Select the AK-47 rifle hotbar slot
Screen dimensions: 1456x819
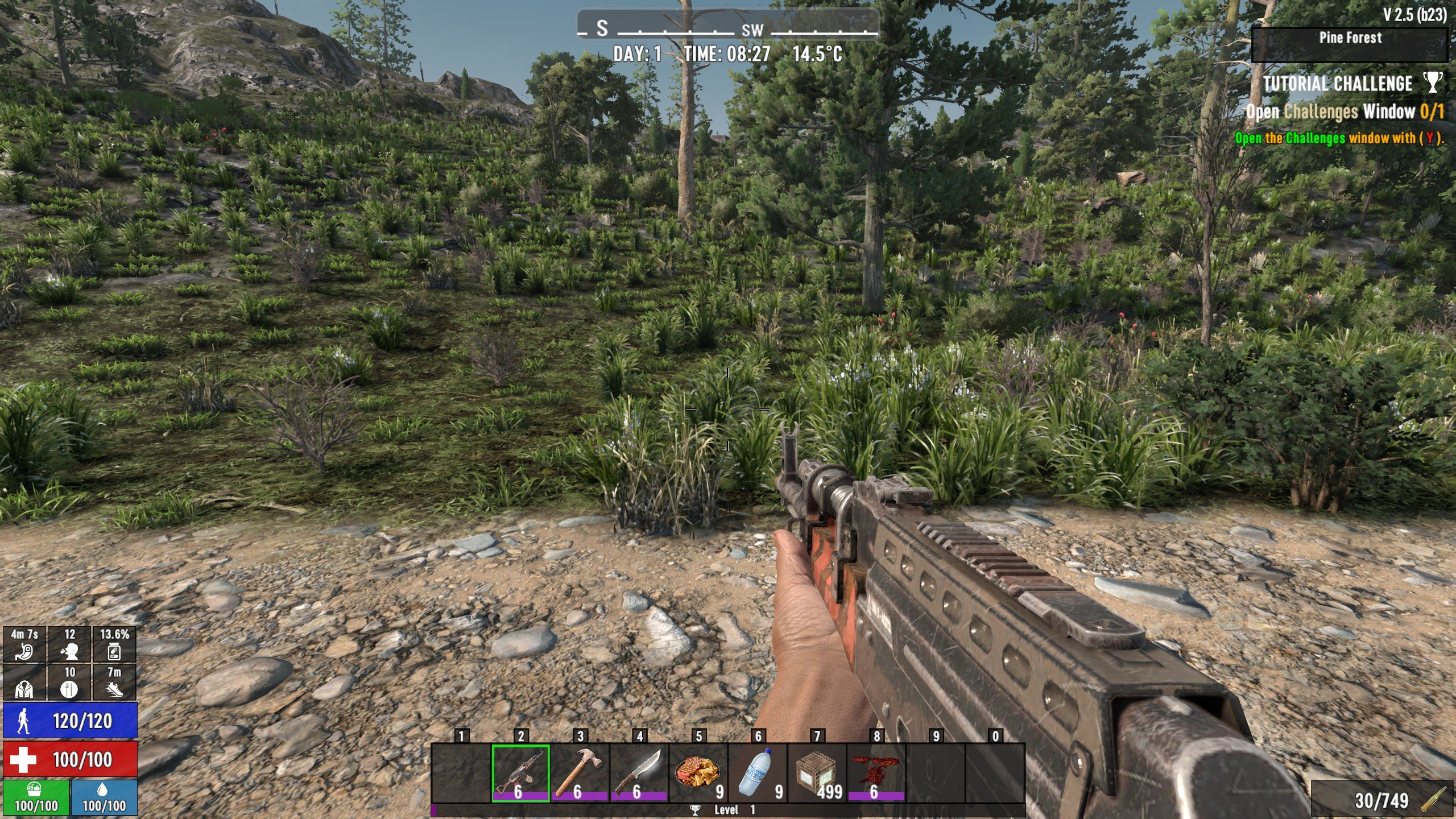pos(520,772)
